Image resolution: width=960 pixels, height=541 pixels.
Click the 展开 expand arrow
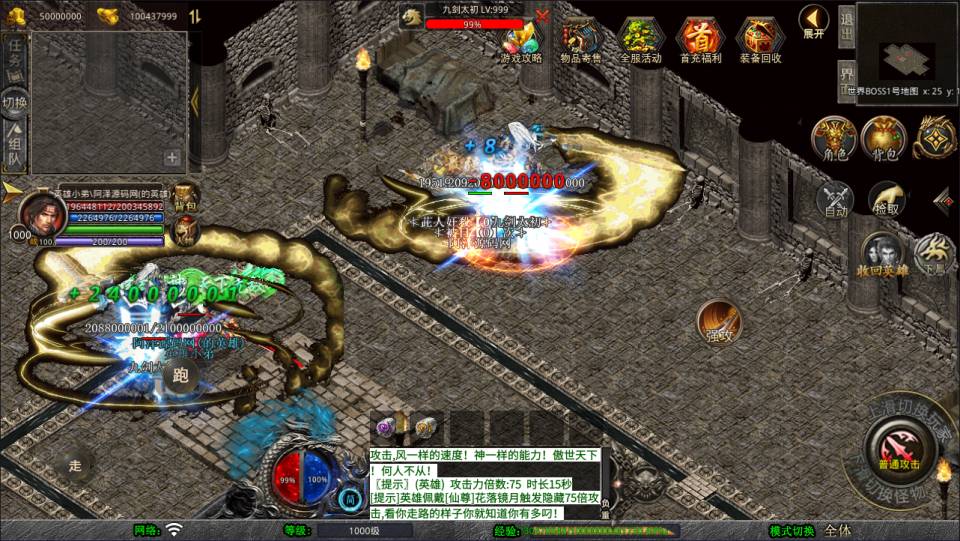814,20
